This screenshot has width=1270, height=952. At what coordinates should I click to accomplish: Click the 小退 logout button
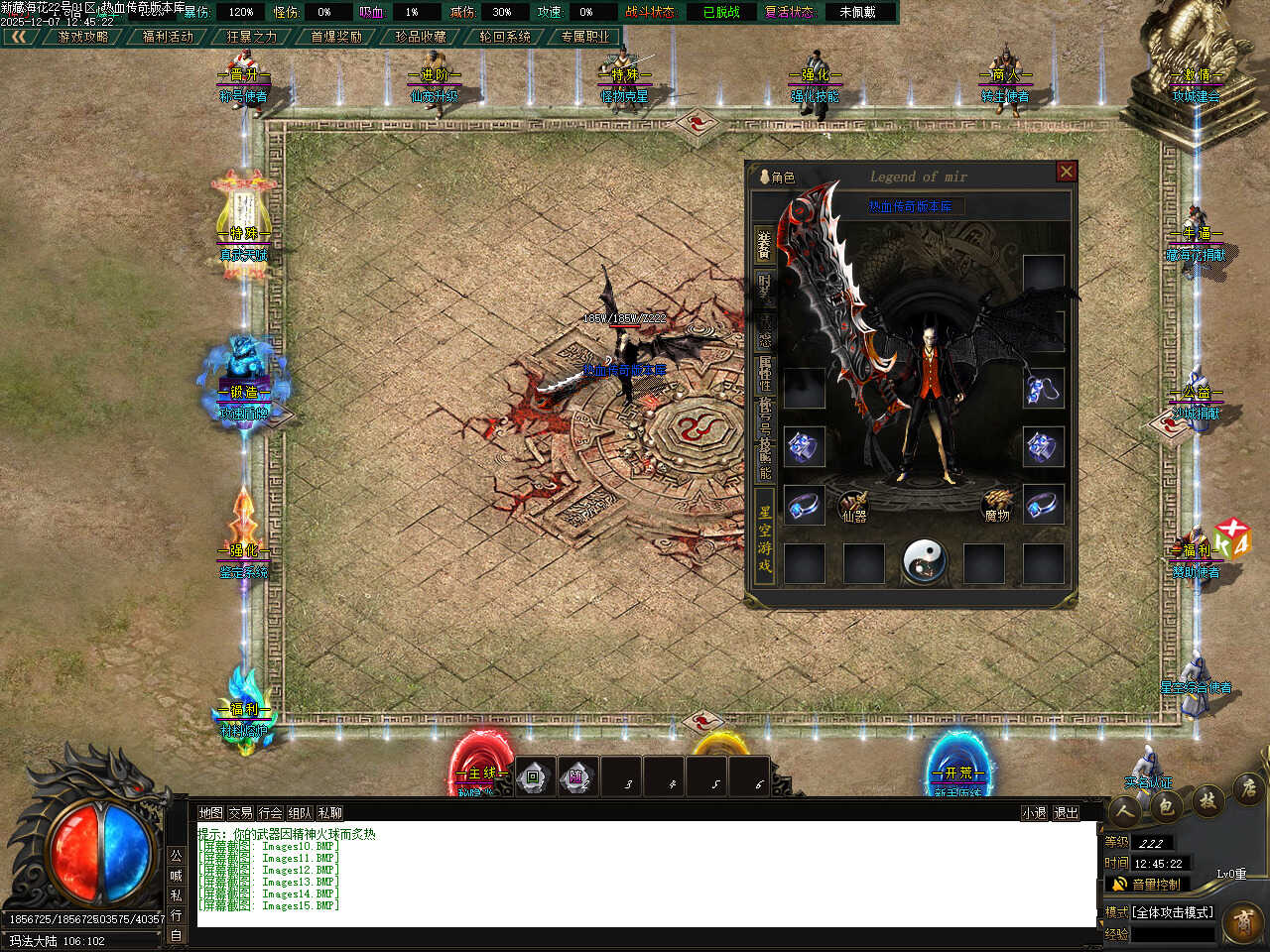pos(1034,813)
